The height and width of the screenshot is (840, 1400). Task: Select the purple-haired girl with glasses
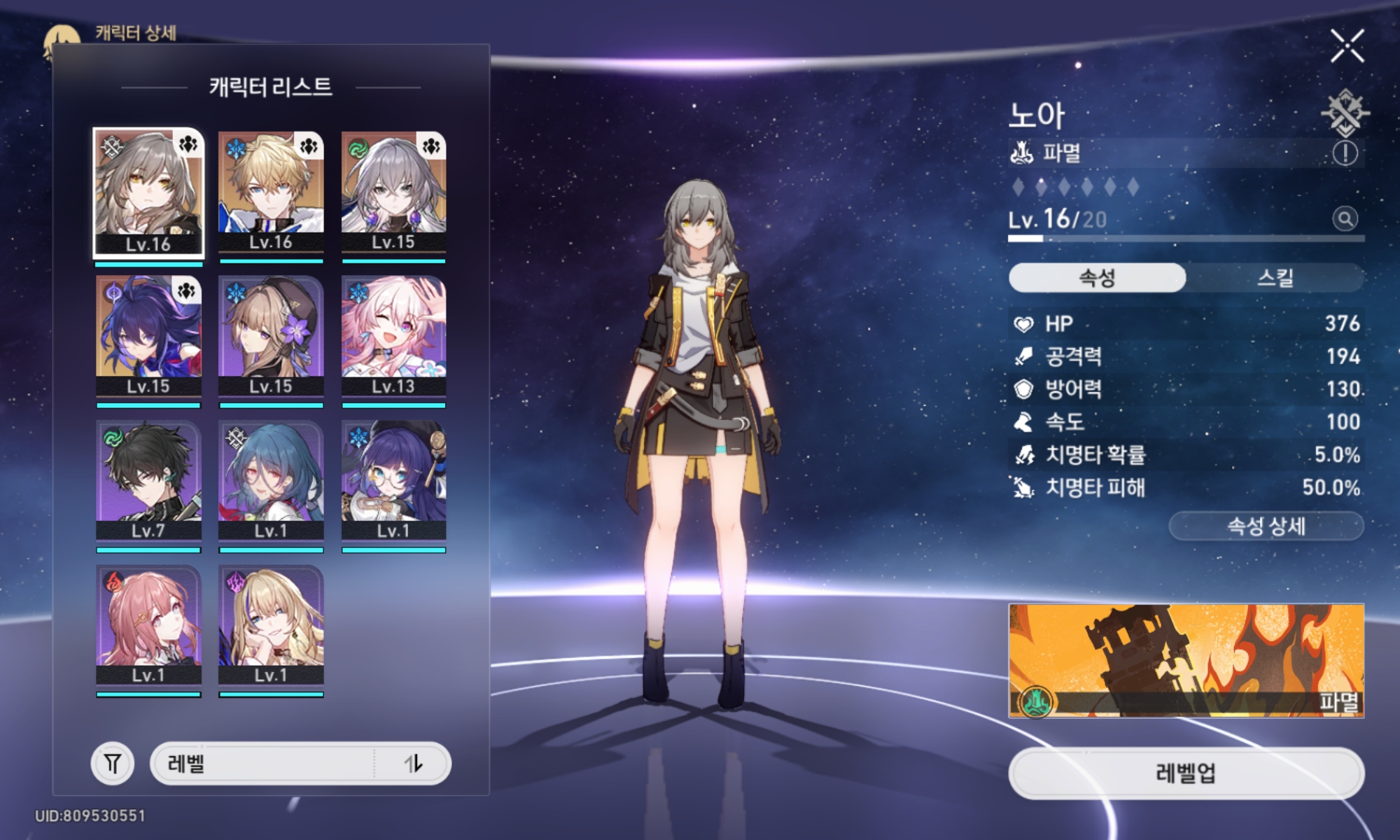[393, 481]
